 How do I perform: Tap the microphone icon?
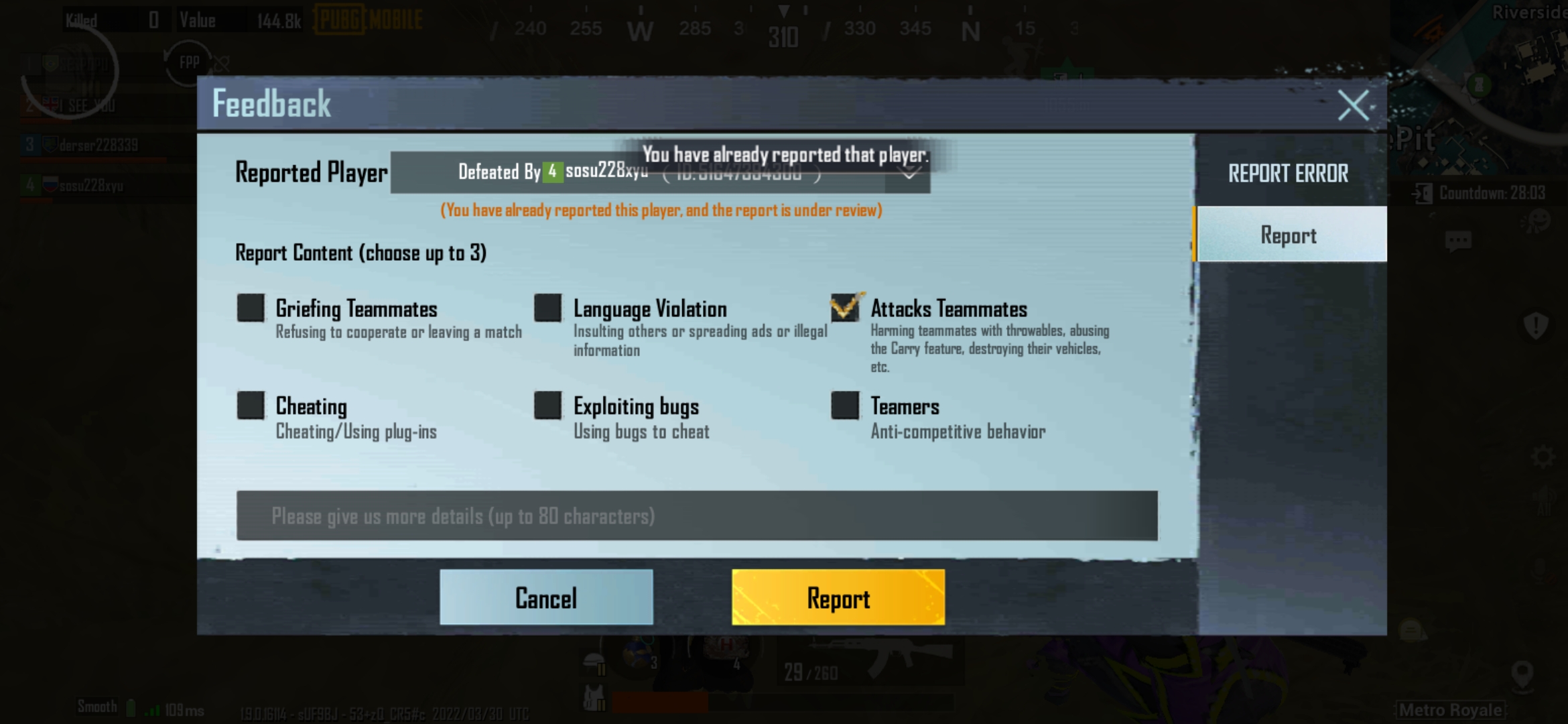point(1539,570)
